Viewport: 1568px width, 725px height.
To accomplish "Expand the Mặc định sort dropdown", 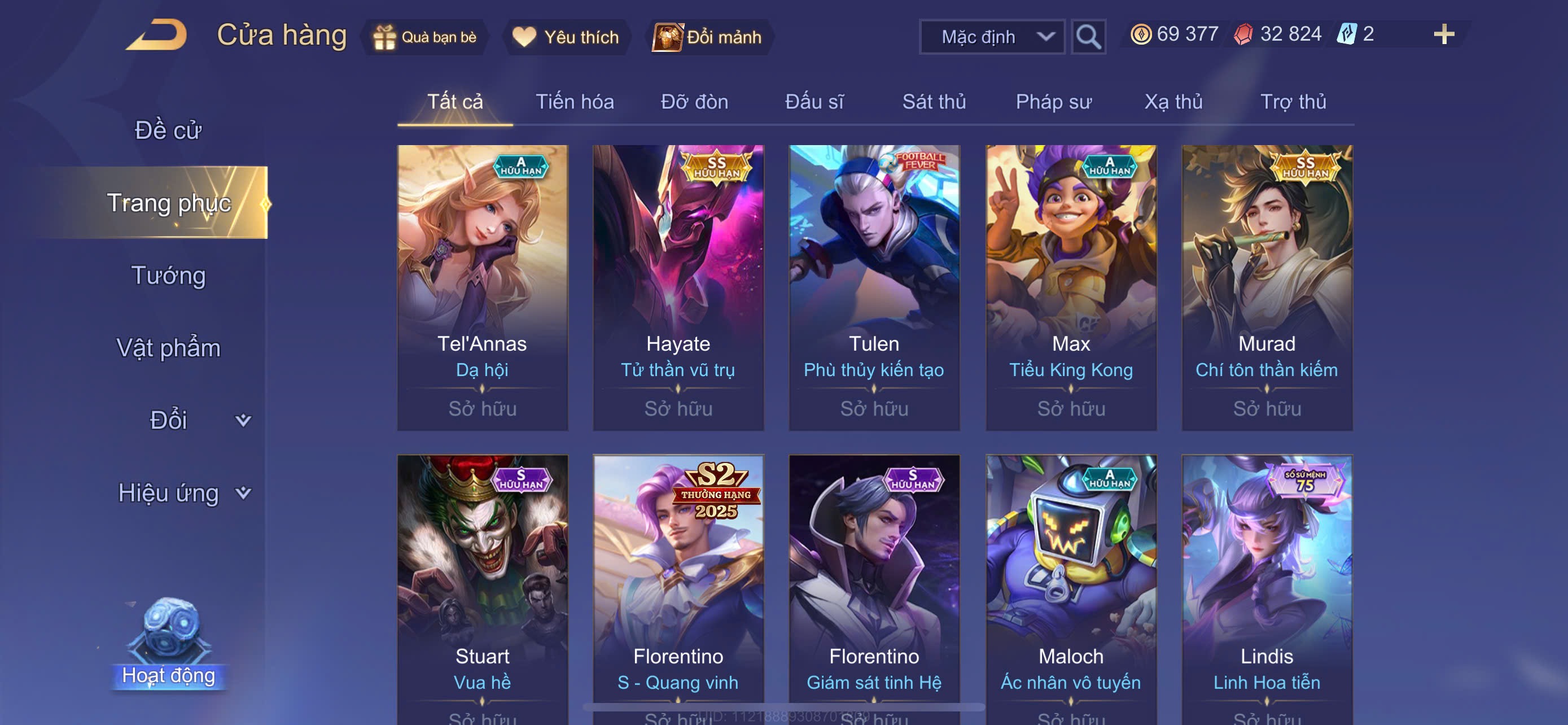I will point(991,37).
